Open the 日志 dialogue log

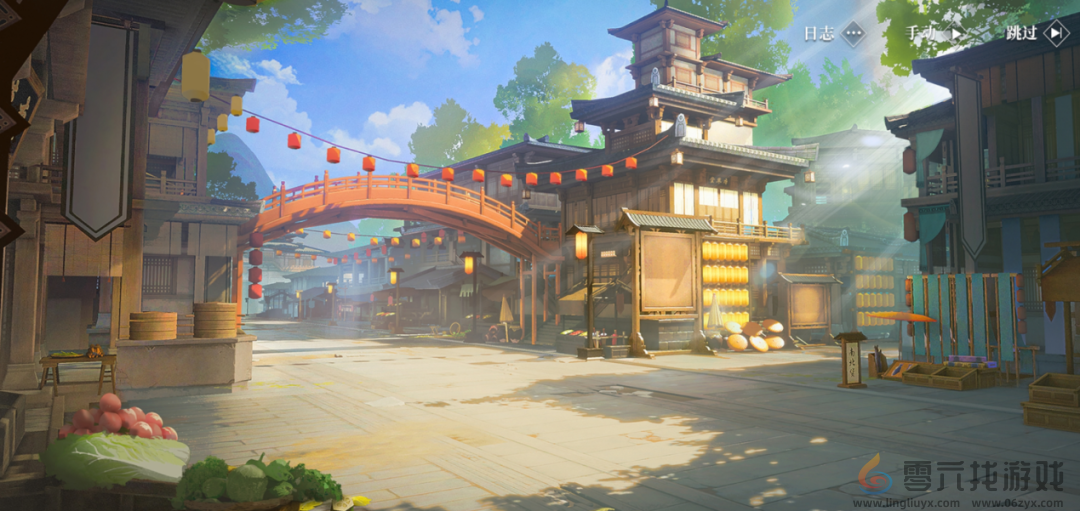[833, 33]
